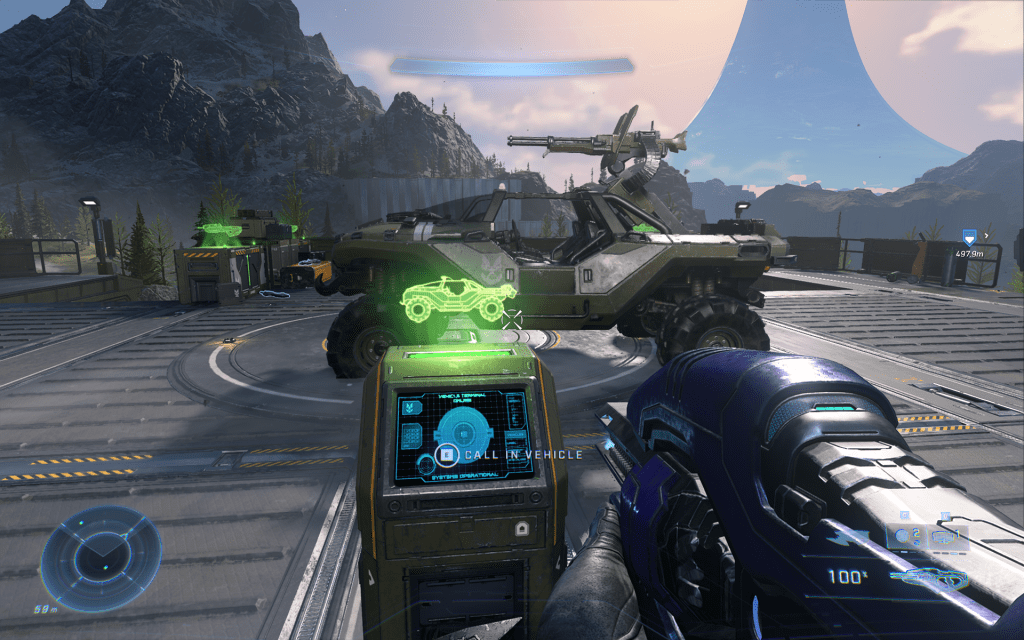This screenshot has height=640, width=1024.
Task: Select the grenade slot showing 2
Action: (908, 537)
